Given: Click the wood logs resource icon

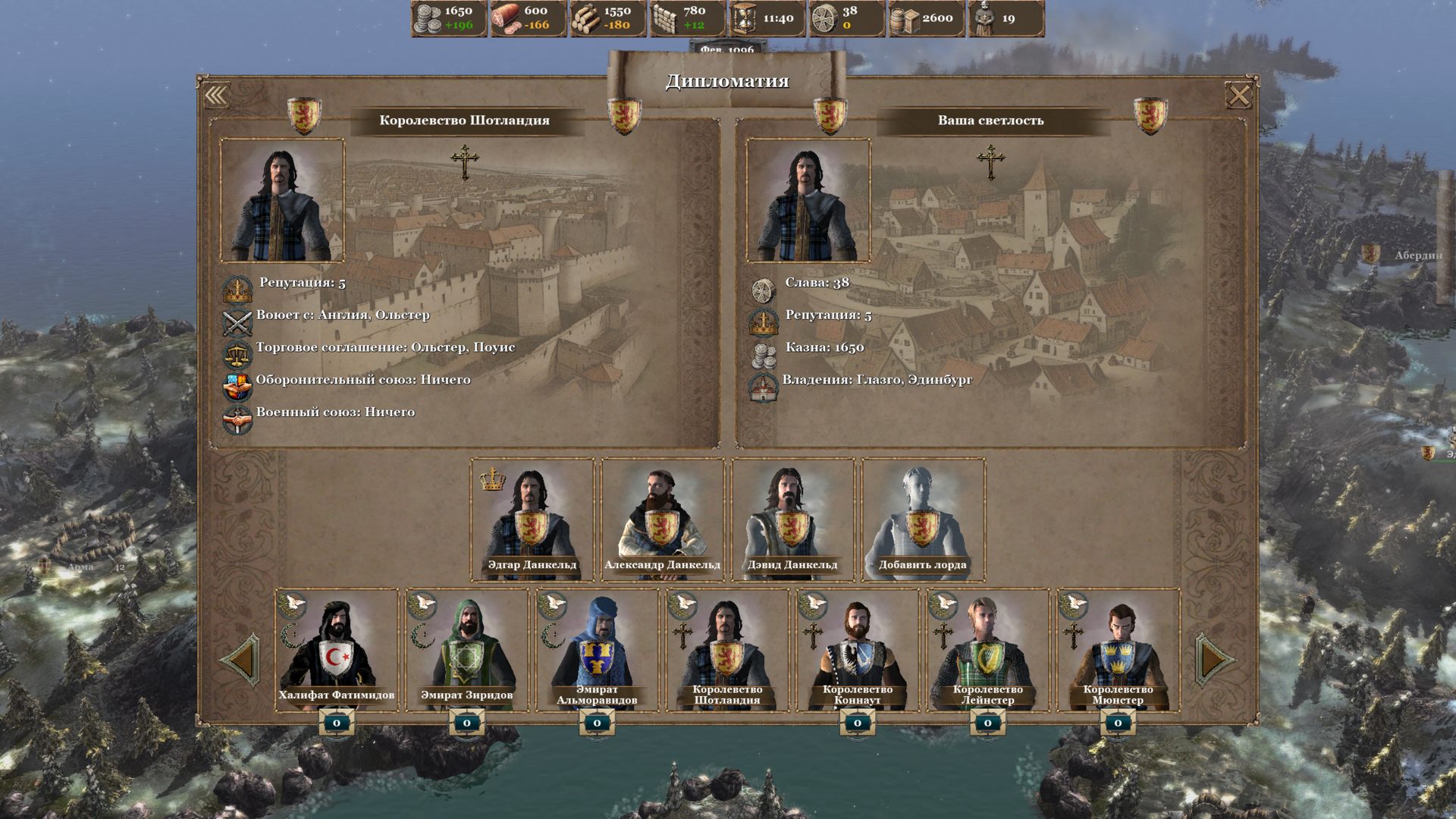Looking at the screenshot, I should 585,18.
